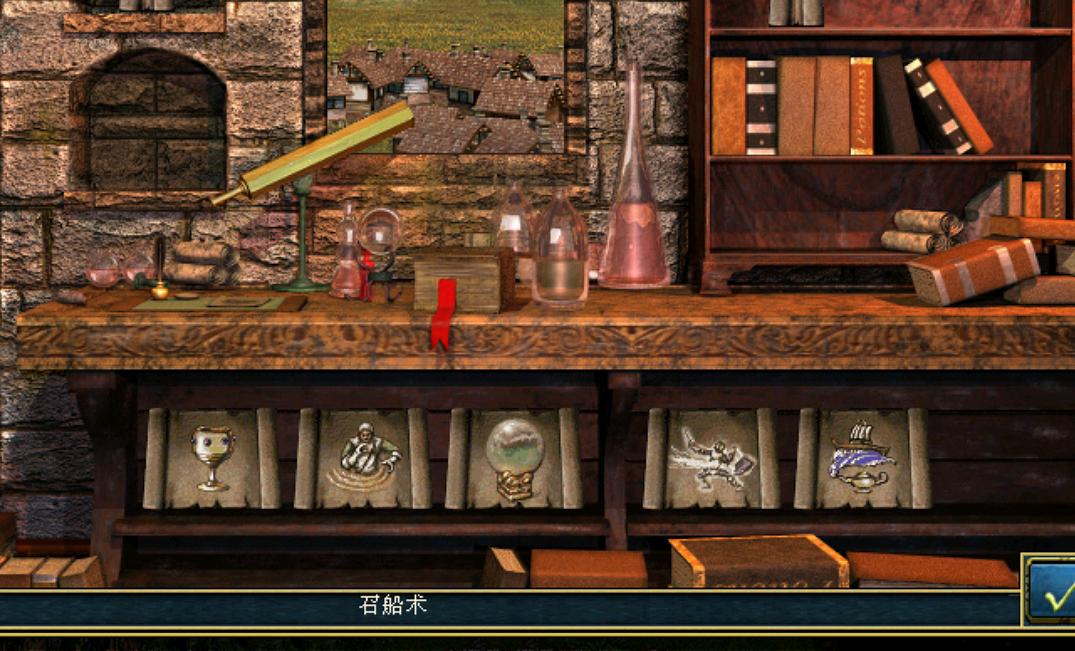Screen dimensions: 1075x651
Task: Click the crystal ball spell scroll
Action: [x=513, y=459]
